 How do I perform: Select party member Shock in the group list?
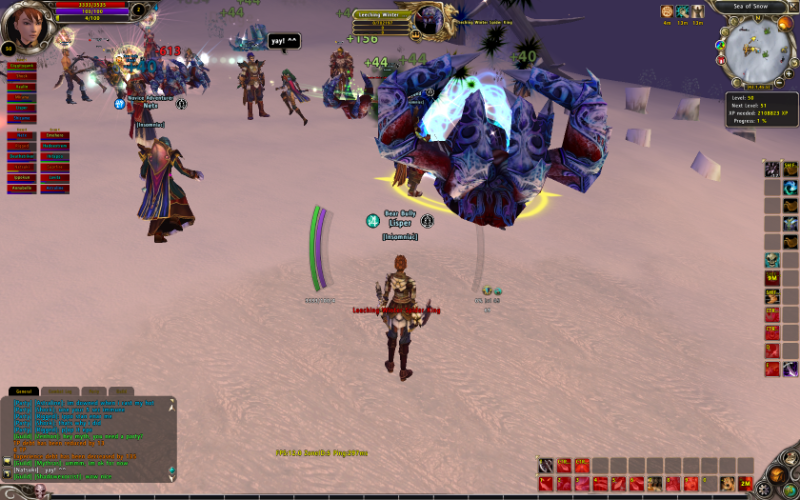pyautogui.click(x=21, y=76)
